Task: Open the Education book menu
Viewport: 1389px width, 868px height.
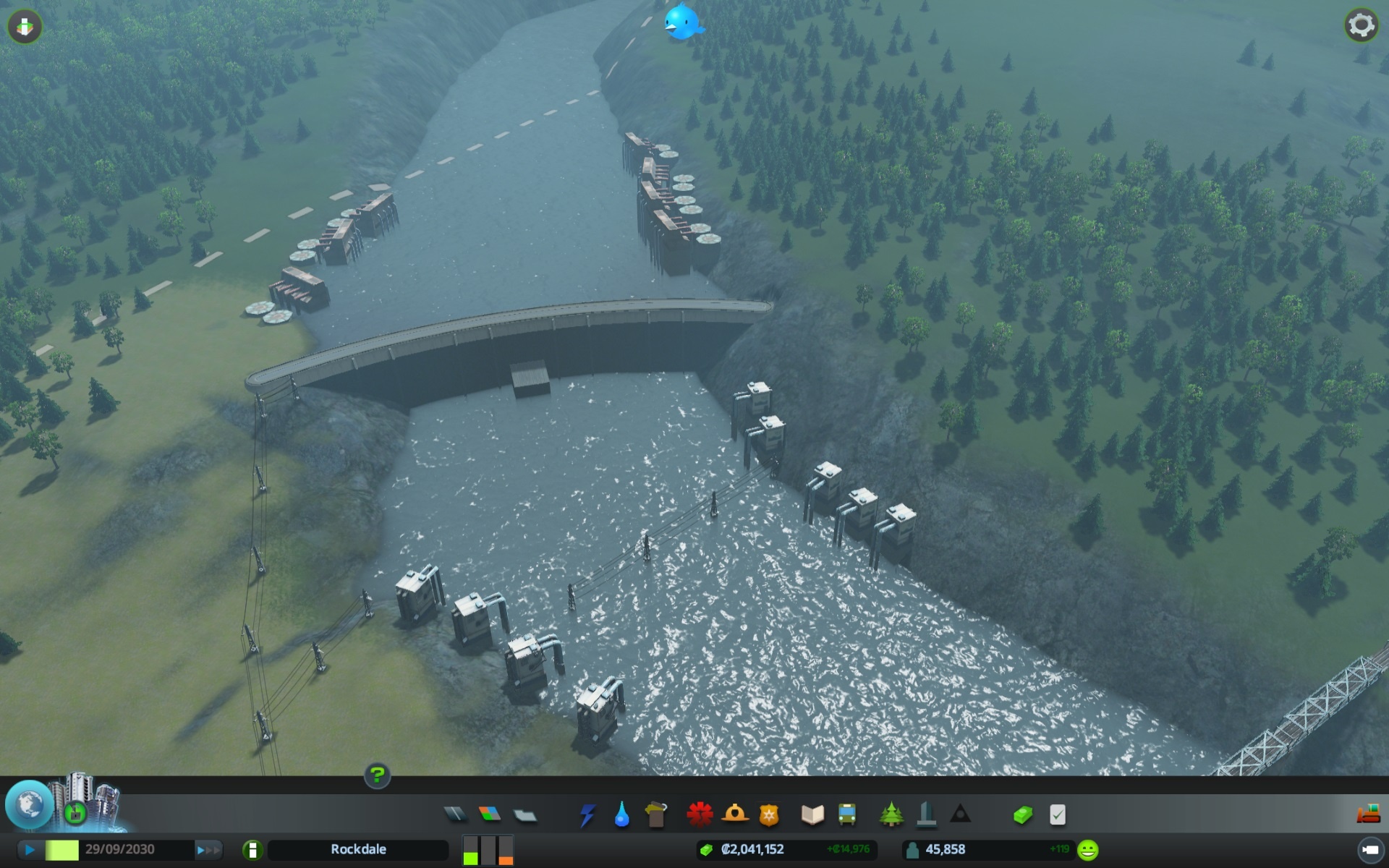Action: (812, 815)
